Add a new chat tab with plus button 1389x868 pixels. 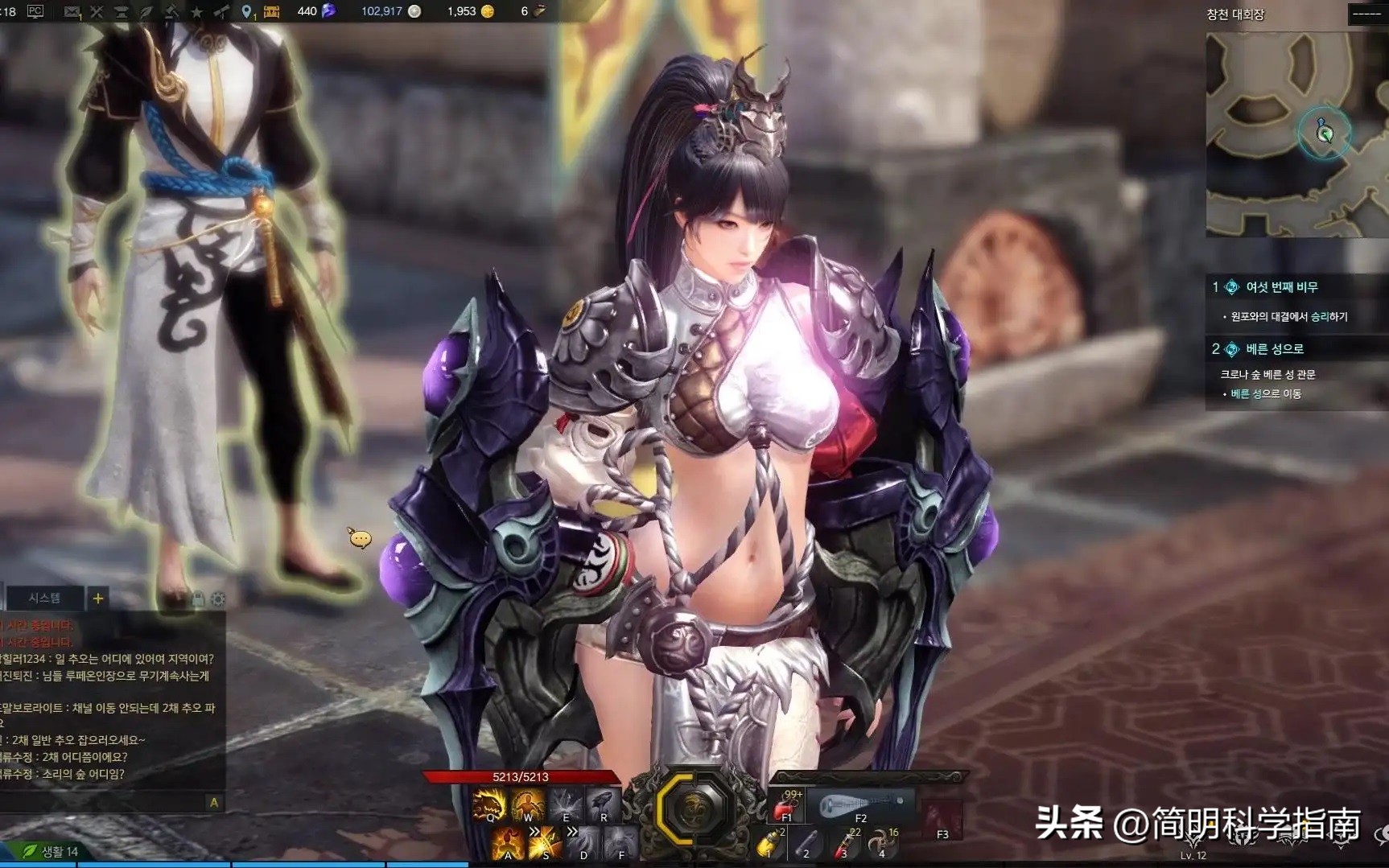[97, 598]
